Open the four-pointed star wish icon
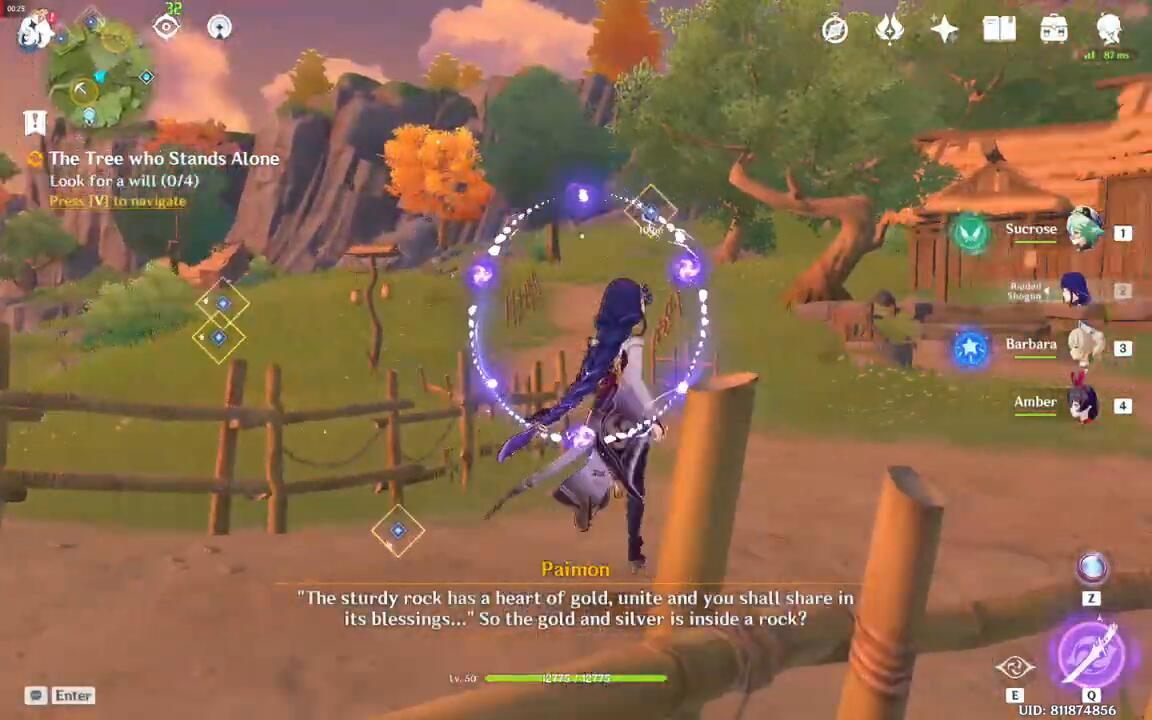Screen dimensions: 1152x720 point(944,29)
